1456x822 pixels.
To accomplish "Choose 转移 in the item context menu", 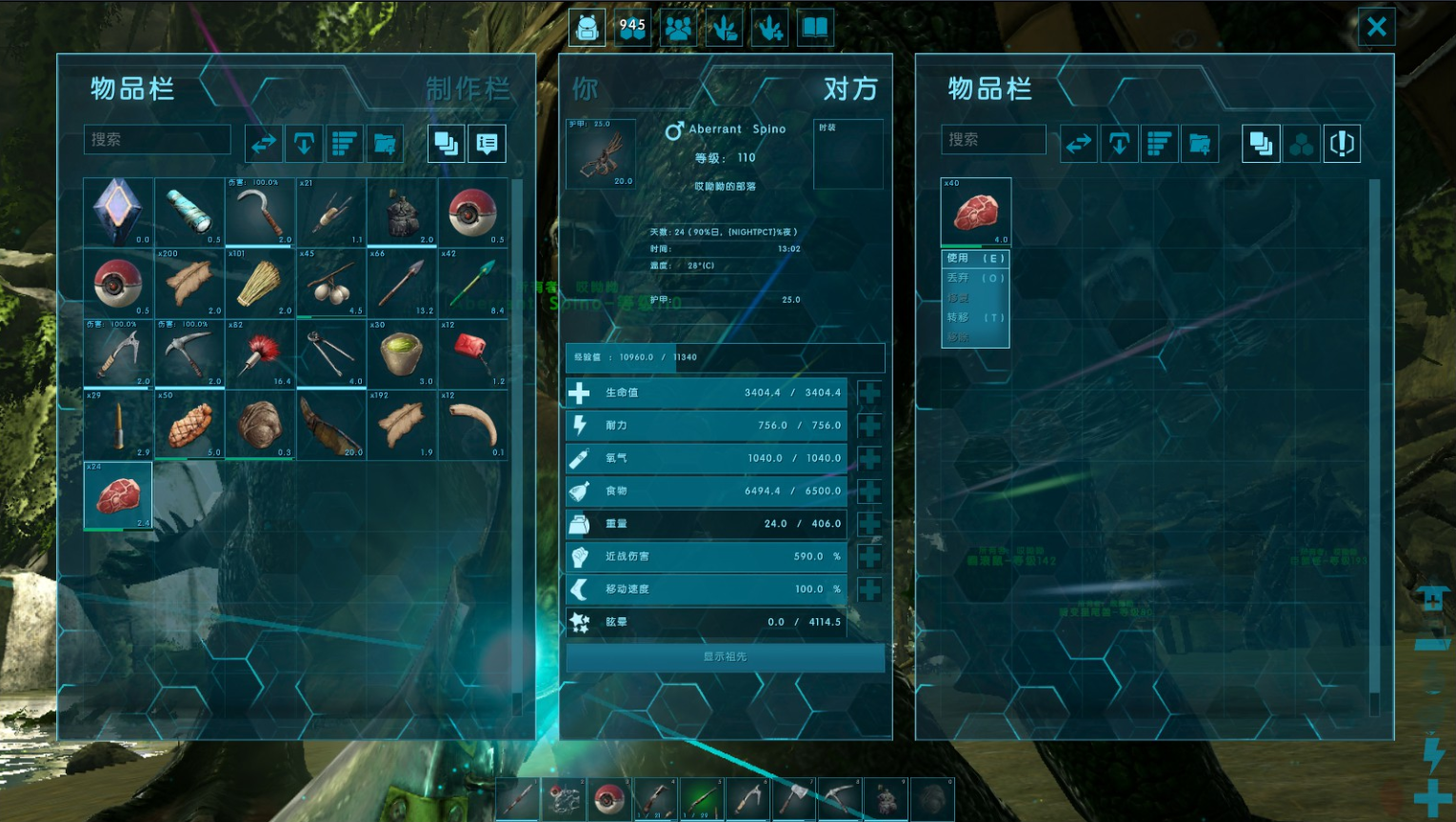I will point(975,317).
